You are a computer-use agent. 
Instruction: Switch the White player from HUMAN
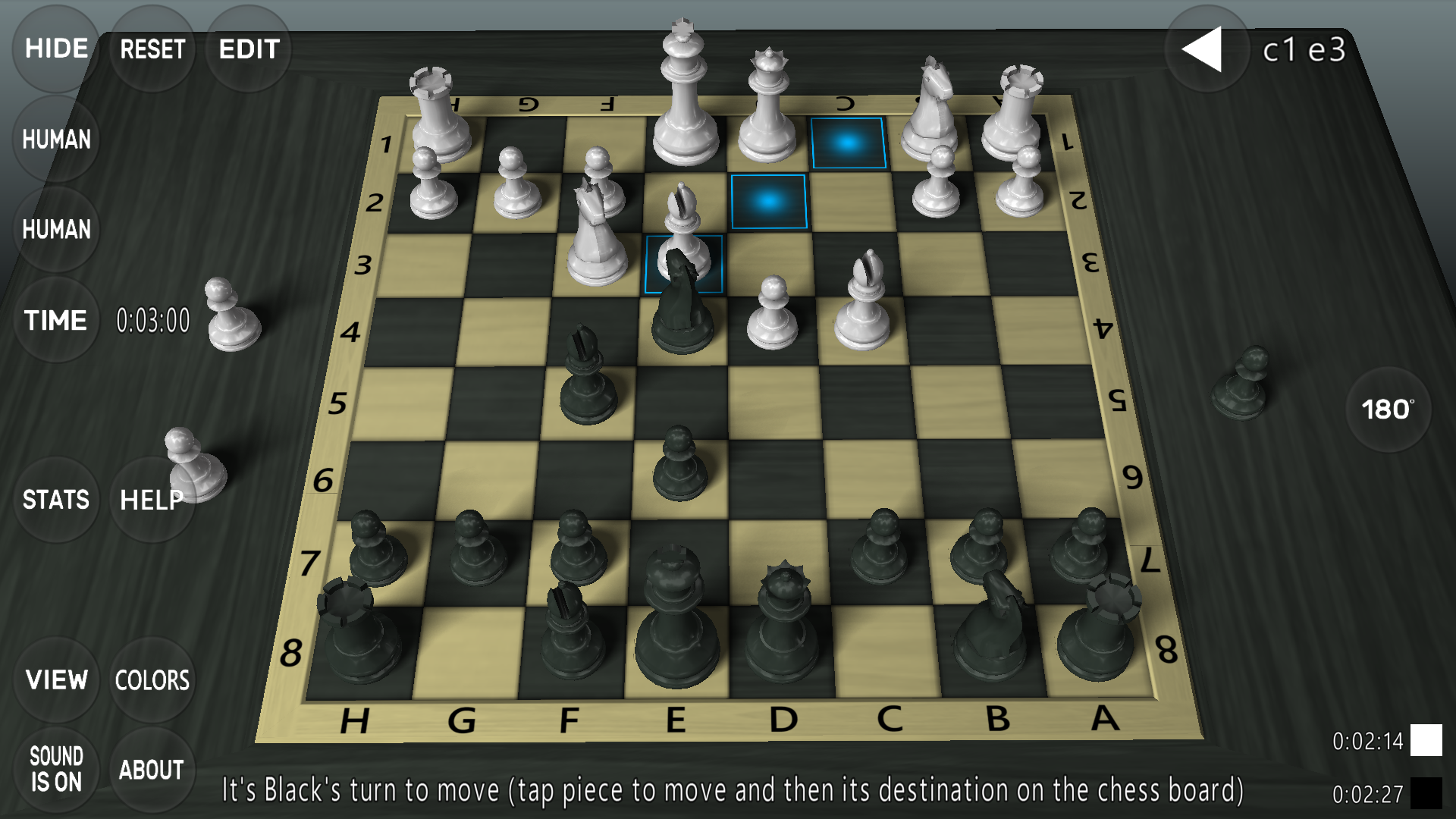pos(55,140)
